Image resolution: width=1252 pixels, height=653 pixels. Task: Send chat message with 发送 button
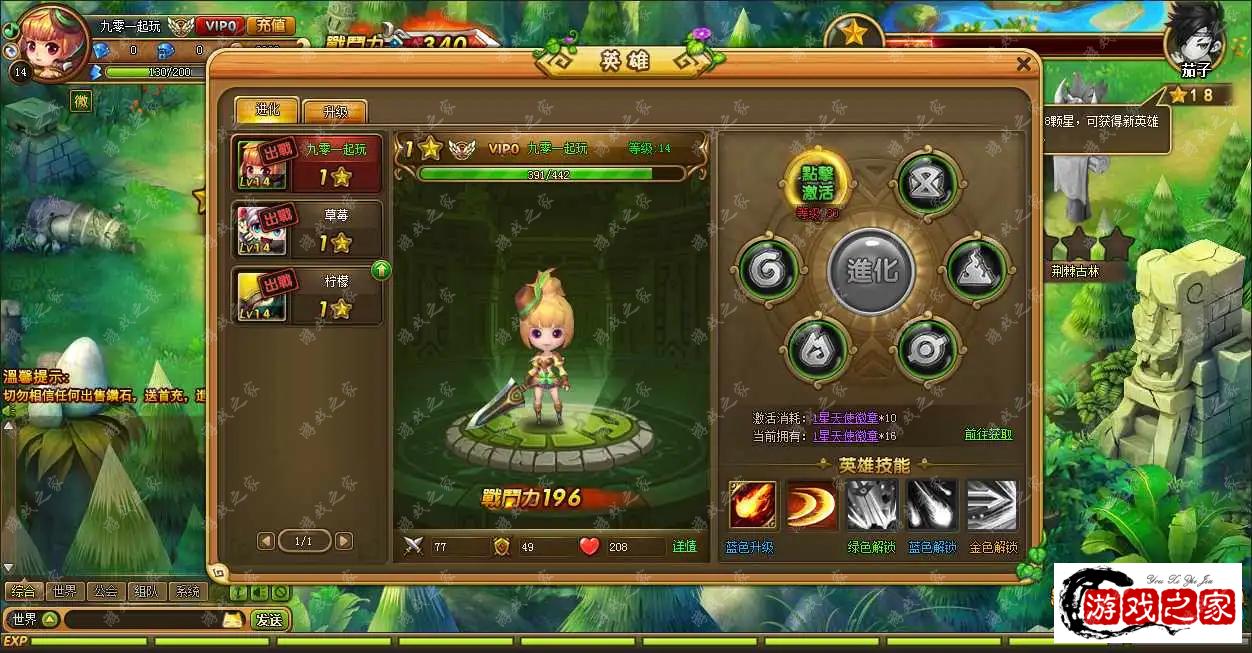point(269,620)
